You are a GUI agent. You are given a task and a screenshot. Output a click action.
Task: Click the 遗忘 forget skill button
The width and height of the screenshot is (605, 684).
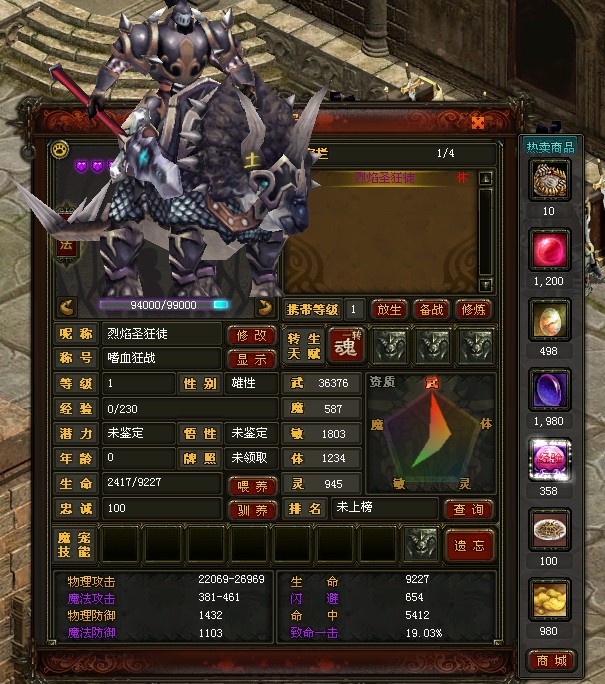pyautogui.click(x=468, y=545)
